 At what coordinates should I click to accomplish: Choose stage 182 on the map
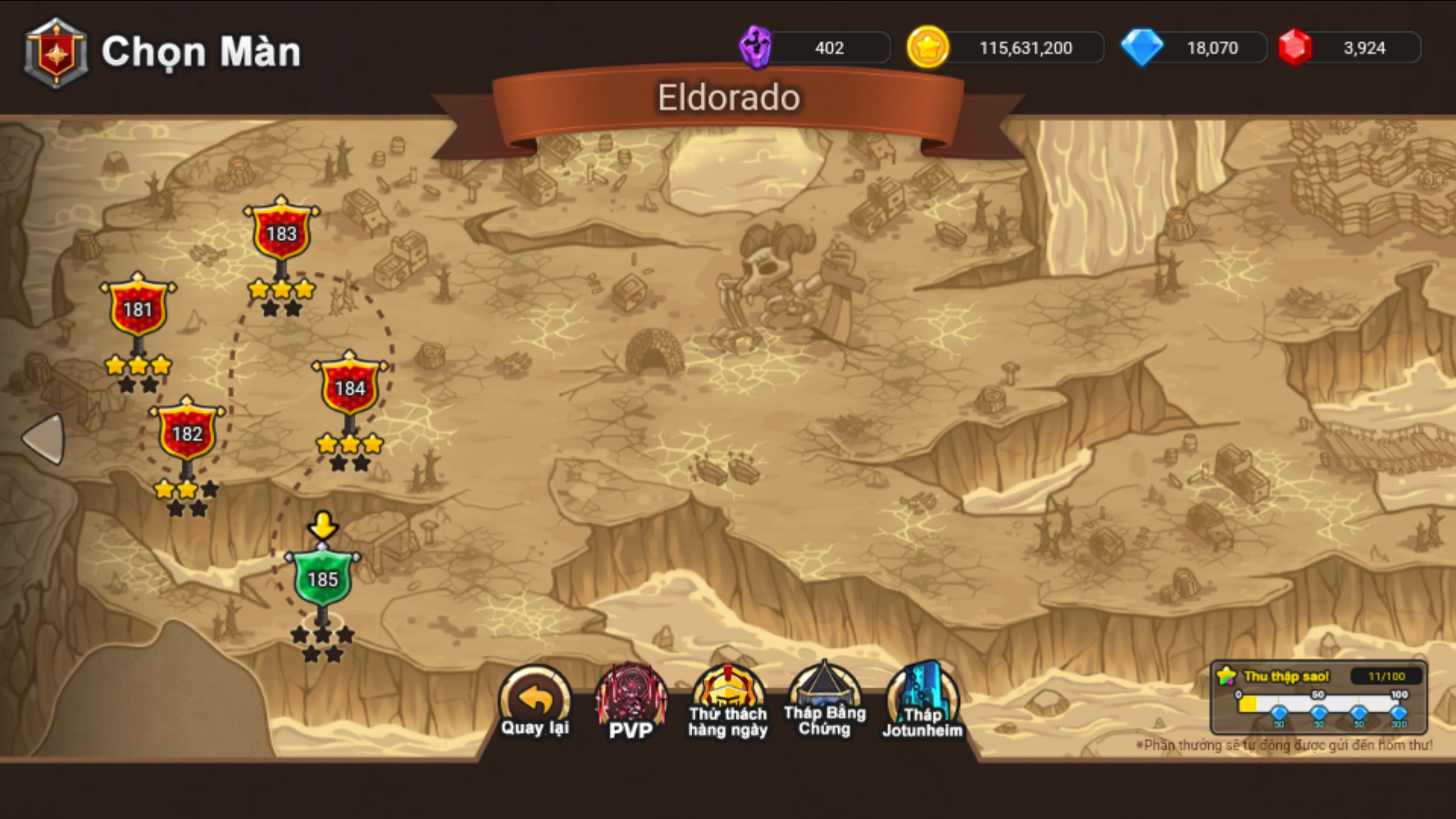tap(187, 432)
